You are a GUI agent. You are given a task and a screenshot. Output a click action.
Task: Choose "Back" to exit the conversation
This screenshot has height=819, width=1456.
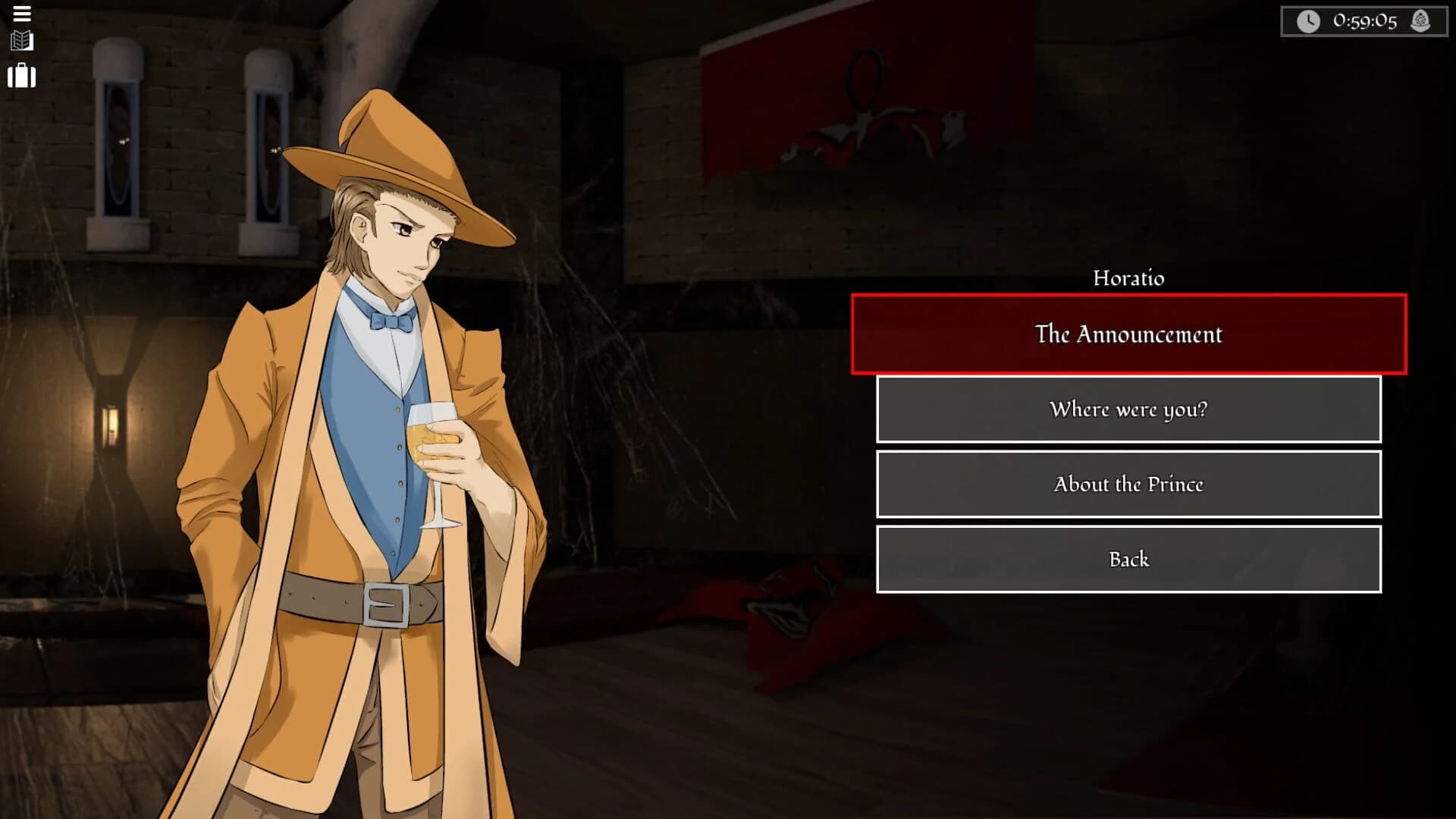pyautogui.click(x=1128, y=558)
